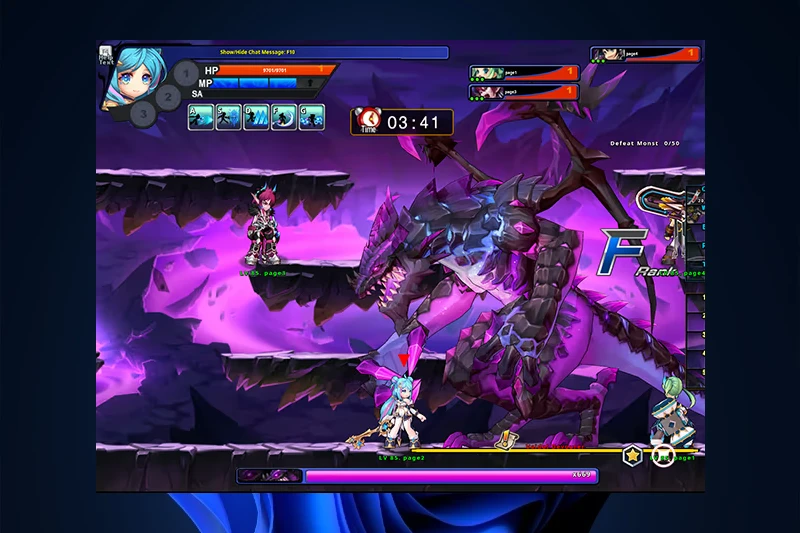This screenshot has height=533, width=800.
Task: Select round slot number 2
Action: point(168,97)
